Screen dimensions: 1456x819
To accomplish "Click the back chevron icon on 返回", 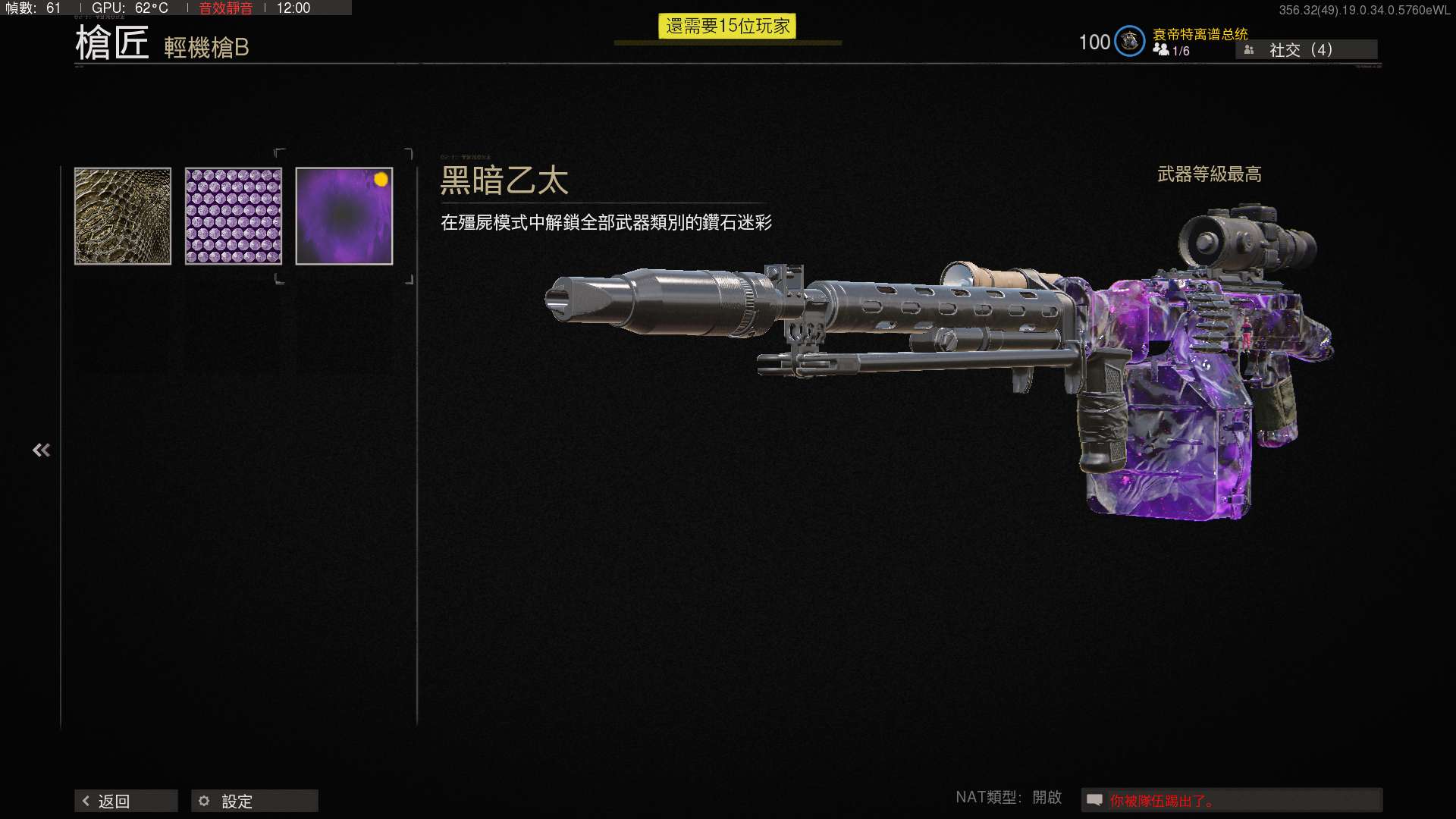I will [86, 800].
